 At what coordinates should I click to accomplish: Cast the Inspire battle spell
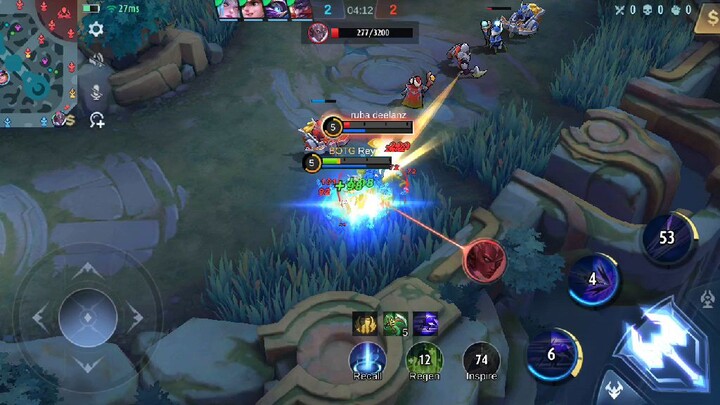pyautogui.click(x=481, y=359)
